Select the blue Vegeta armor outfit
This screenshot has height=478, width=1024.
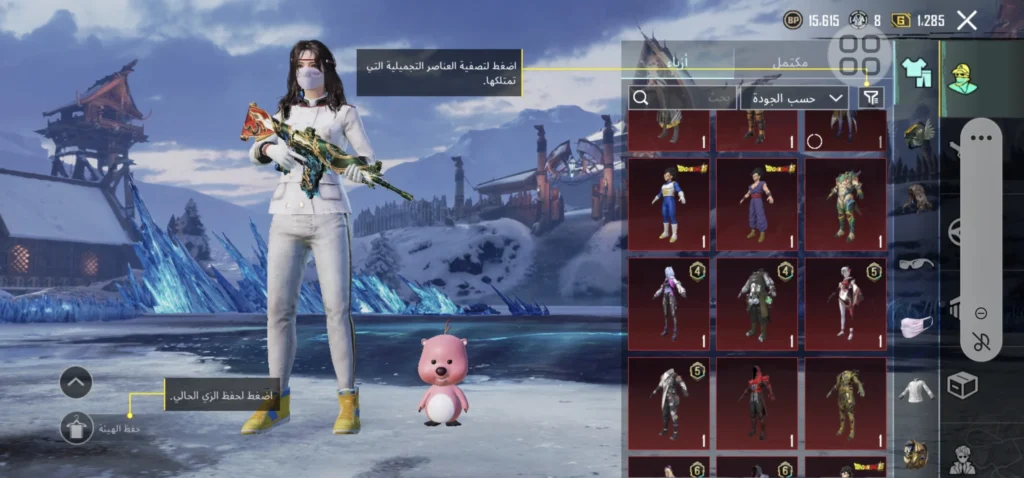click(x=668, y=204)
